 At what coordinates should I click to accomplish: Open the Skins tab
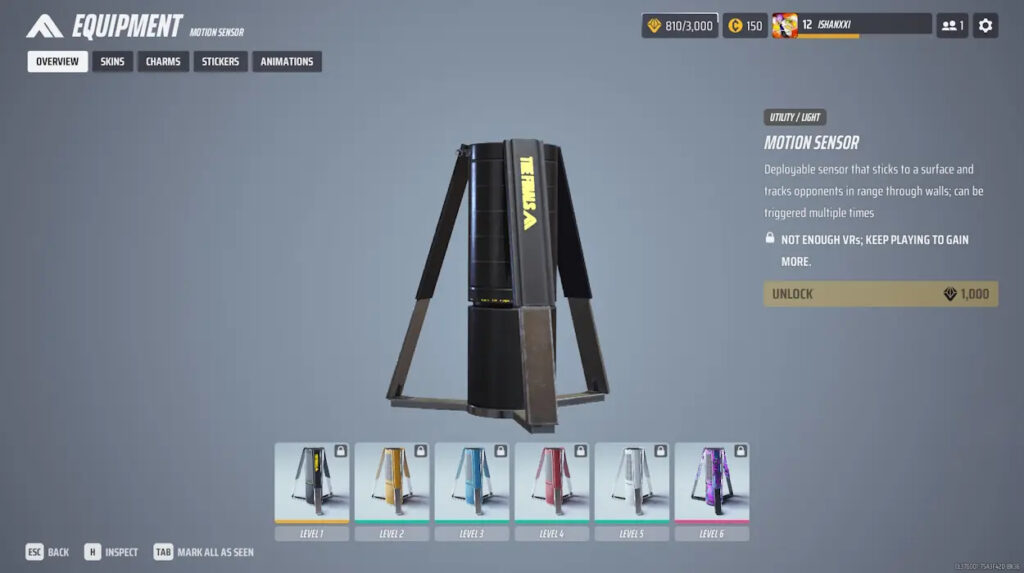[x=112, y=62]
